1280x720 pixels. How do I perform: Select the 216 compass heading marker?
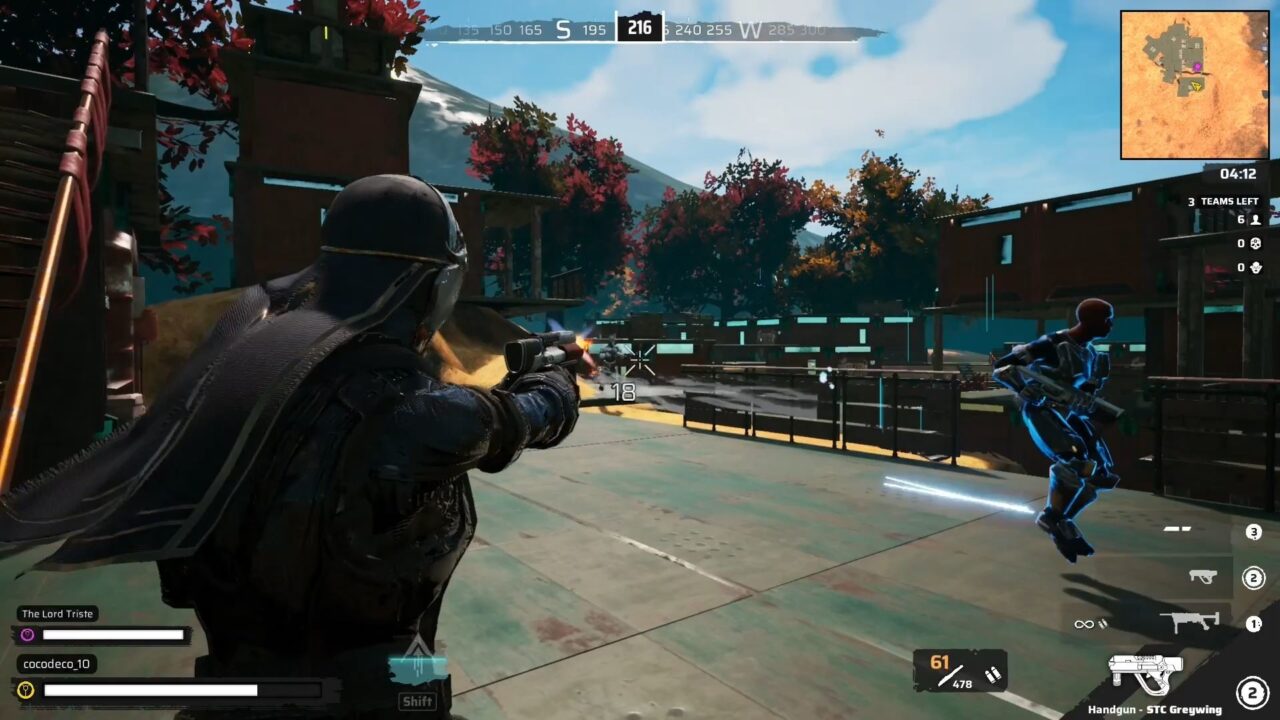pyautogui.click(x=640, y=27)
